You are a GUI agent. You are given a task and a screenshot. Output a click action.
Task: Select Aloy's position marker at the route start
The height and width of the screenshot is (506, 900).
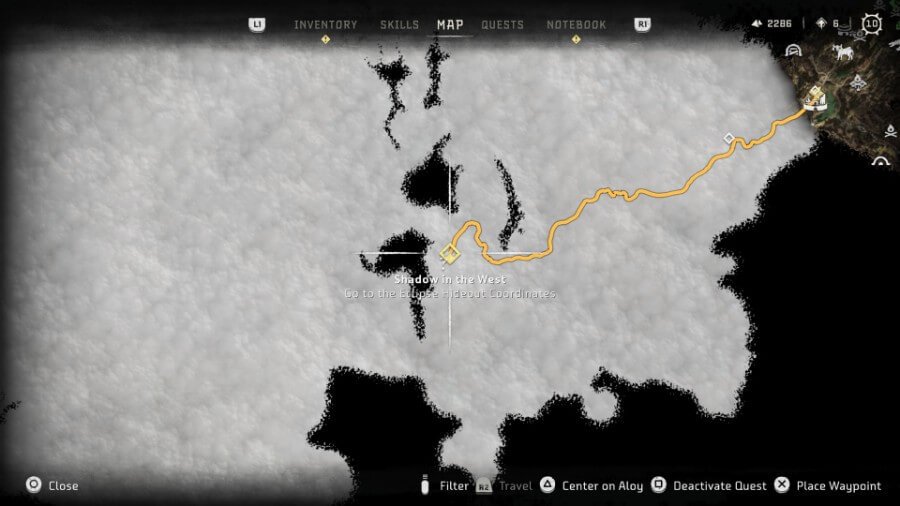(816, 96)
